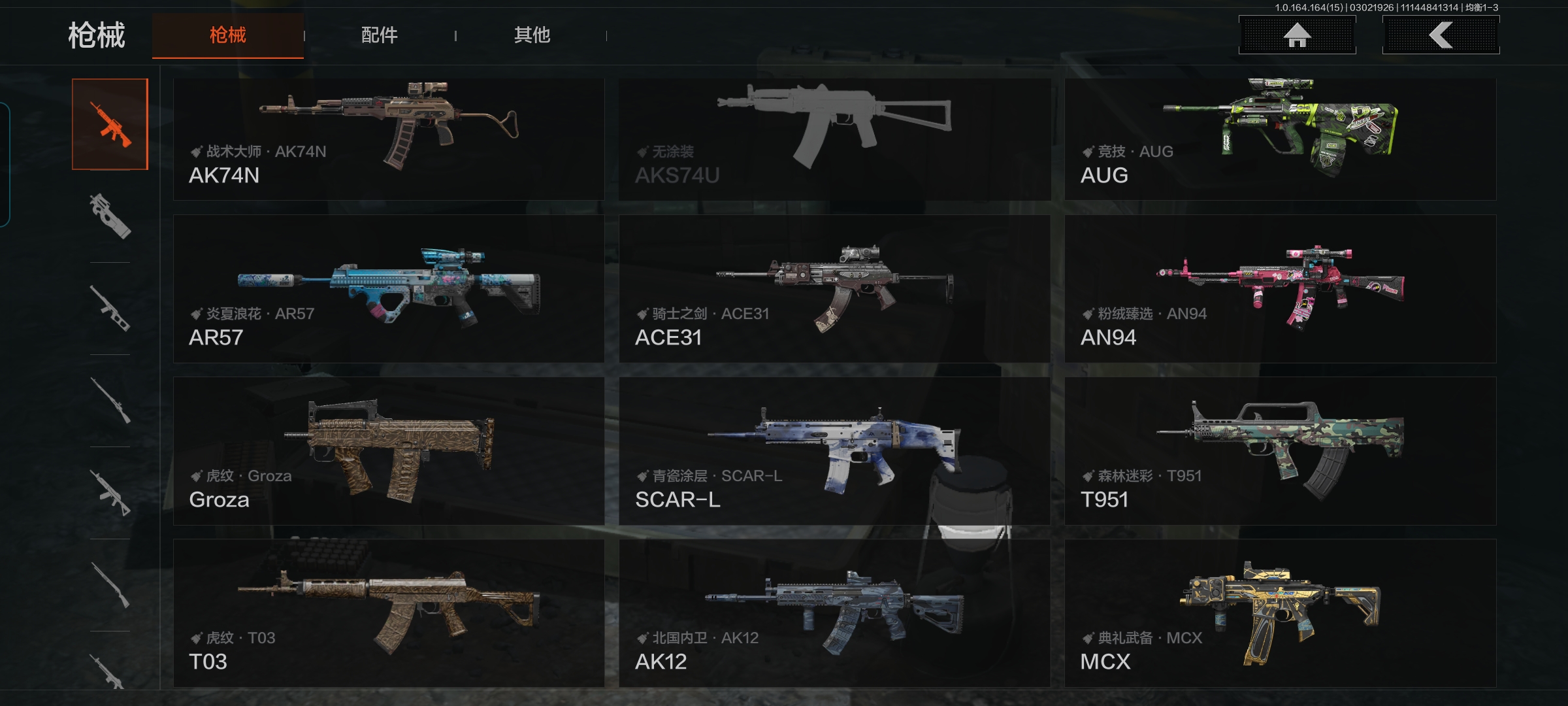
Task: Switch to the 配件 attachments tab
Action: (379, 35)
